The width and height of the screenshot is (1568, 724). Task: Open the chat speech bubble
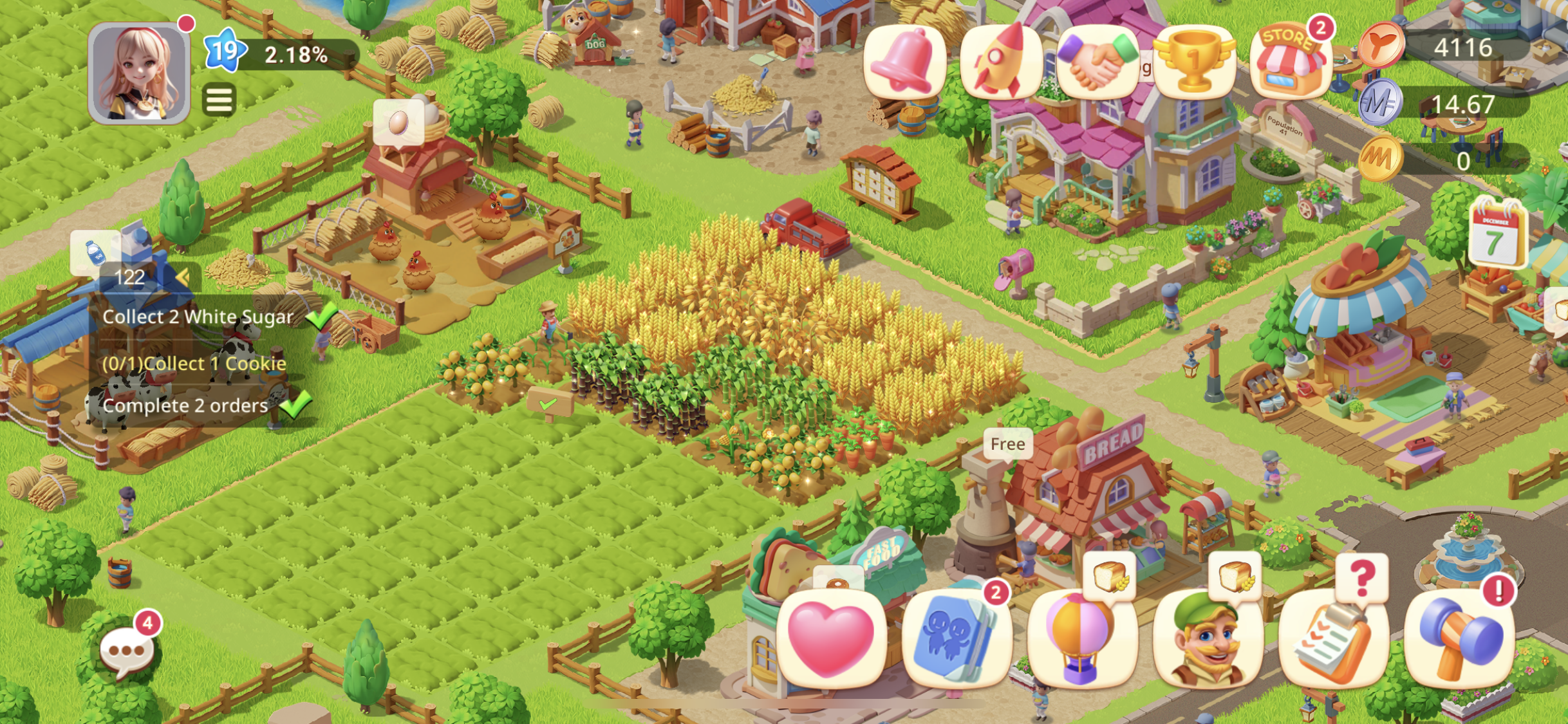[126, 652]
